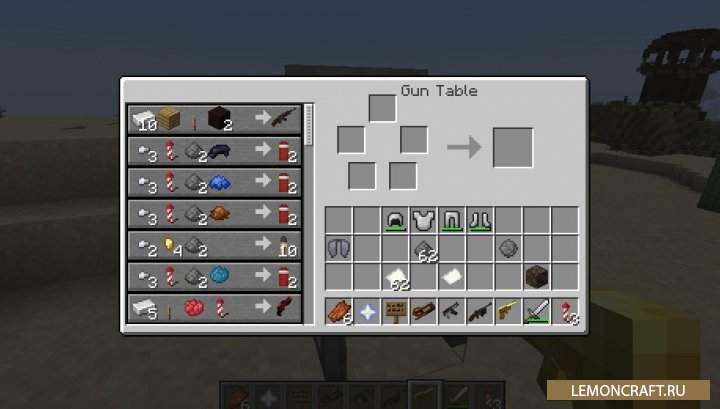Click the recipe list scrollbar
Screen dimensions: 720x409
point(309,124)
